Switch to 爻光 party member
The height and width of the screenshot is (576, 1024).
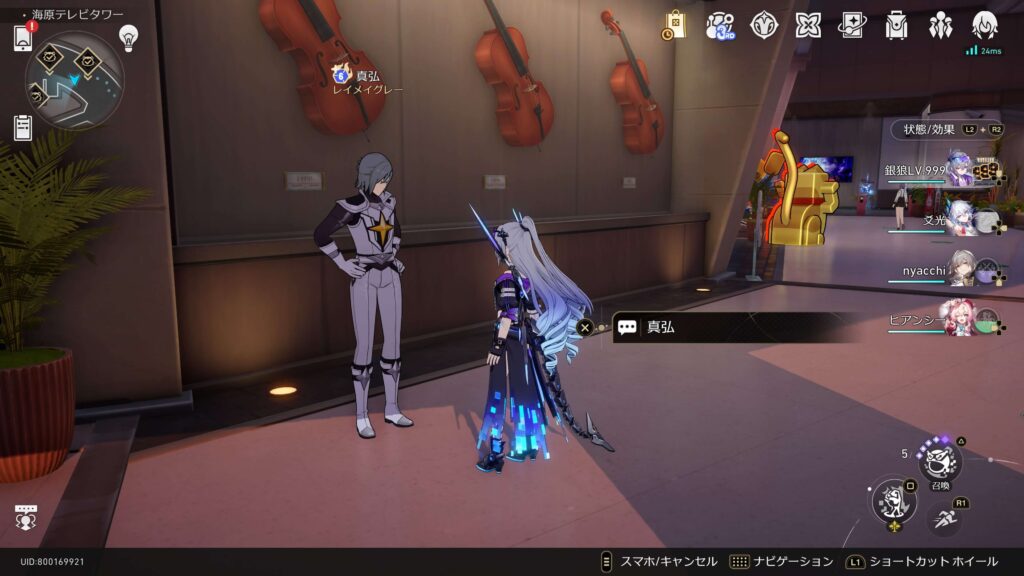tap(958, 219)
